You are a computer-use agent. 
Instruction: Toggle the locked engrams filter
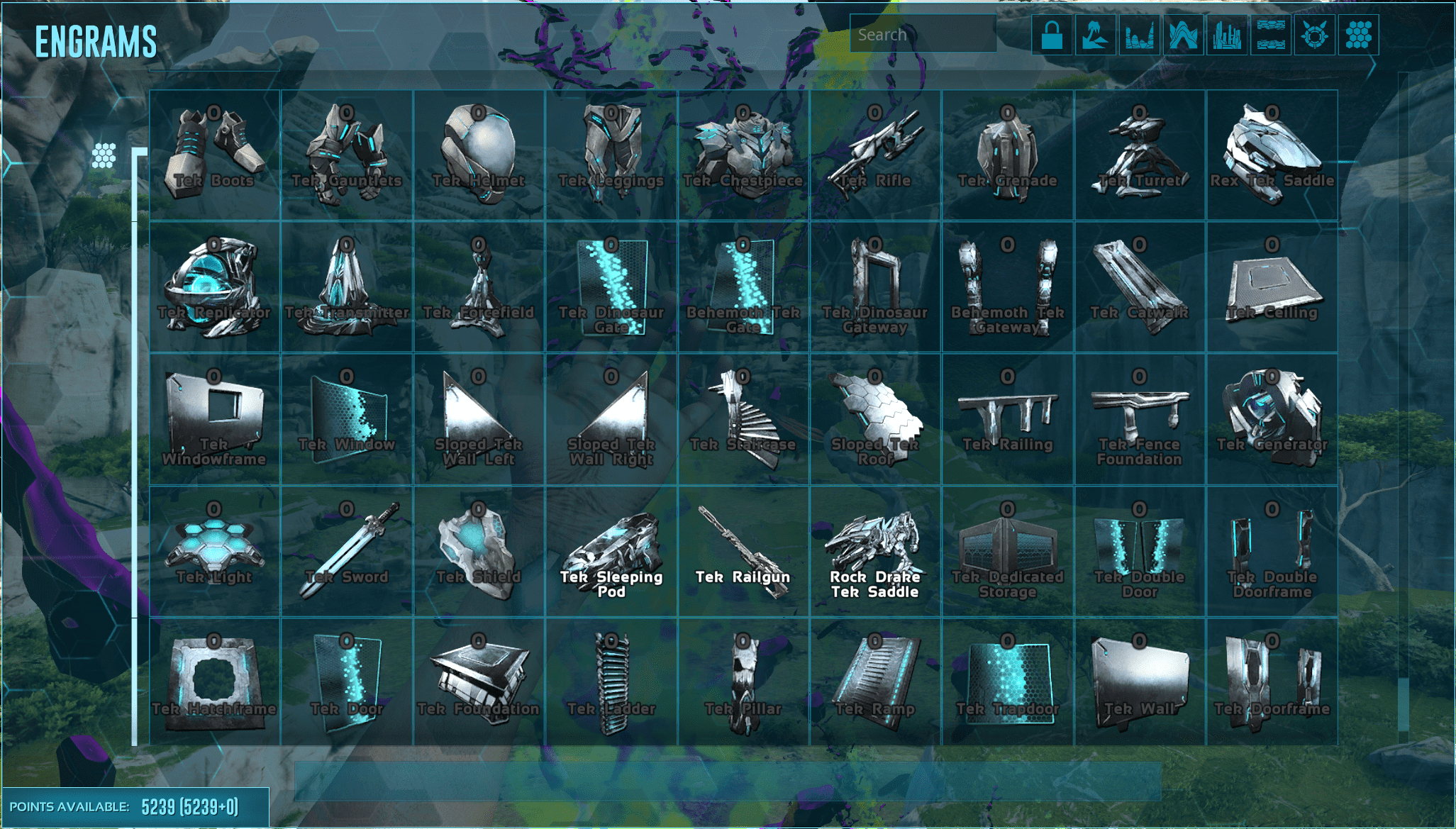(x=1052, y=35)
